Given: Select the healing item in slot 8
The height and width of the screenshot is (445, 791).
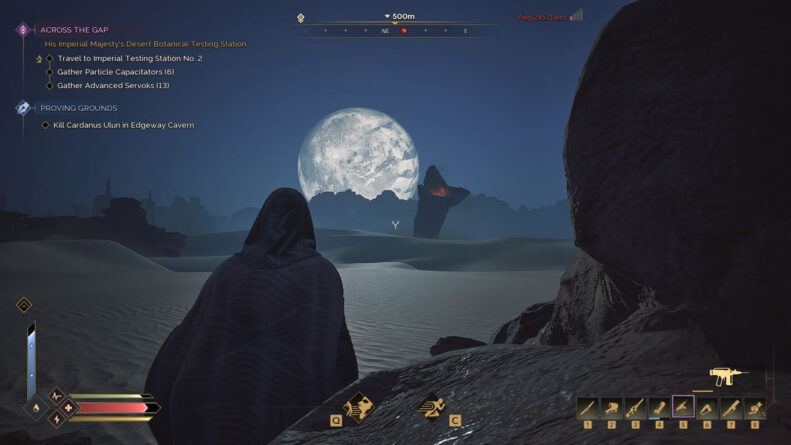Looking at the screenshot, I should 755,407.
